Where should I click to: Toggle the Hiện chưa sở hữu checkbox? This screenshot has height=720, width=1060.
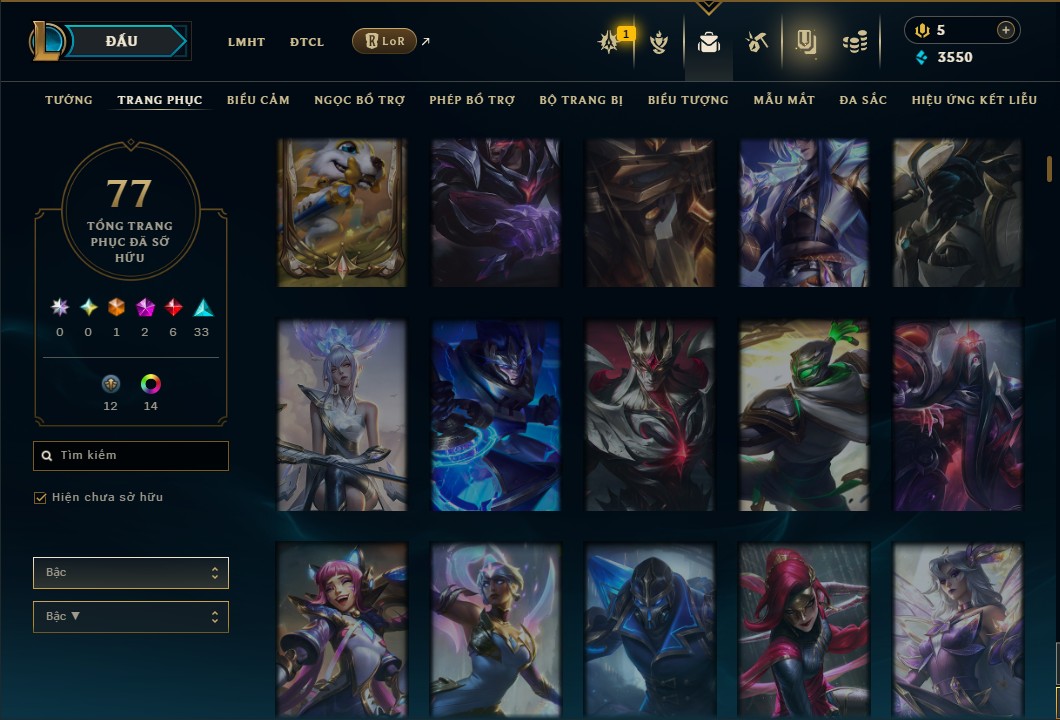41,498
